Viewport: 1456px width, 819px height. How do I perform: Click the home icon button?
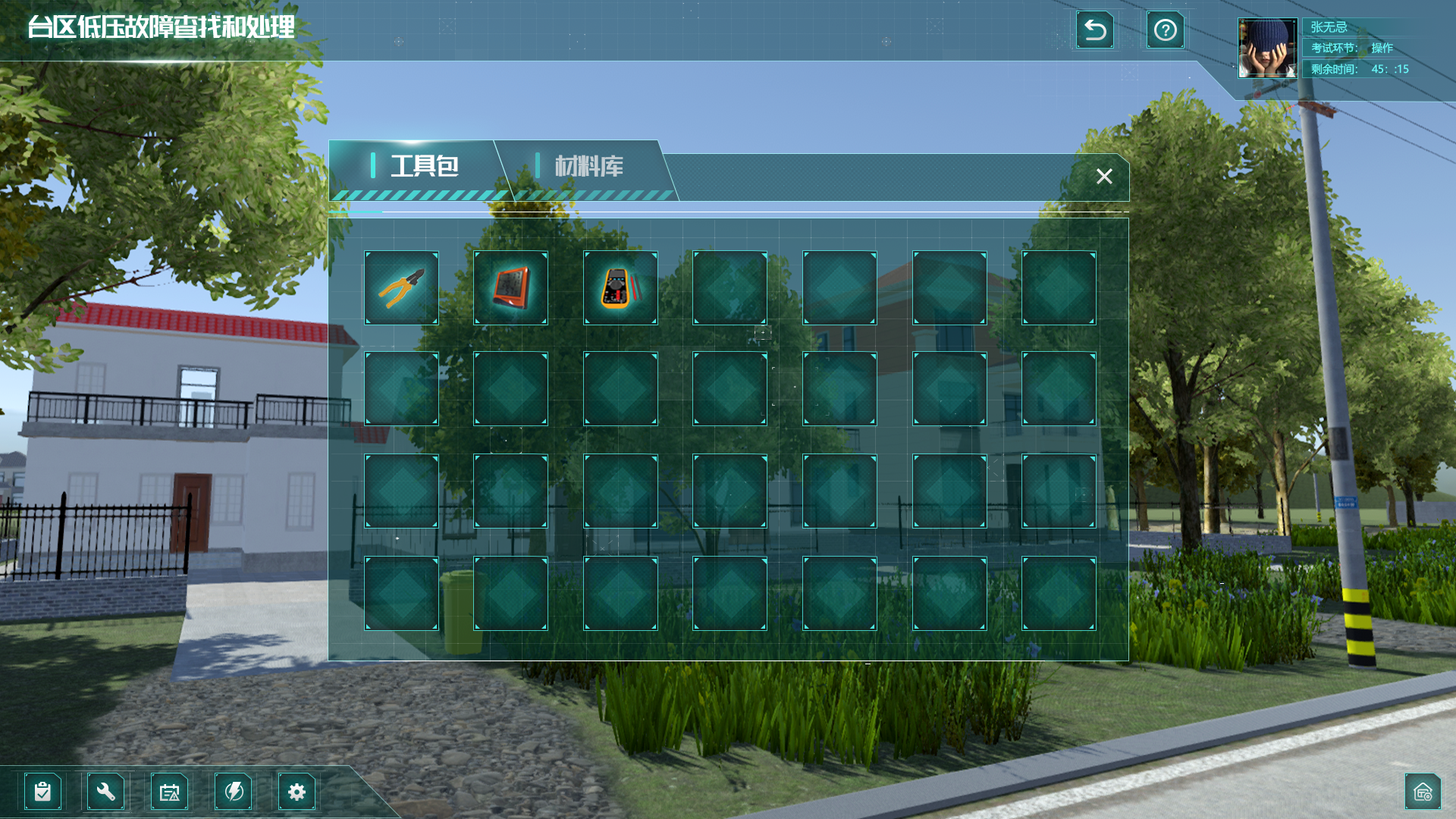(x=1423, y=792)
